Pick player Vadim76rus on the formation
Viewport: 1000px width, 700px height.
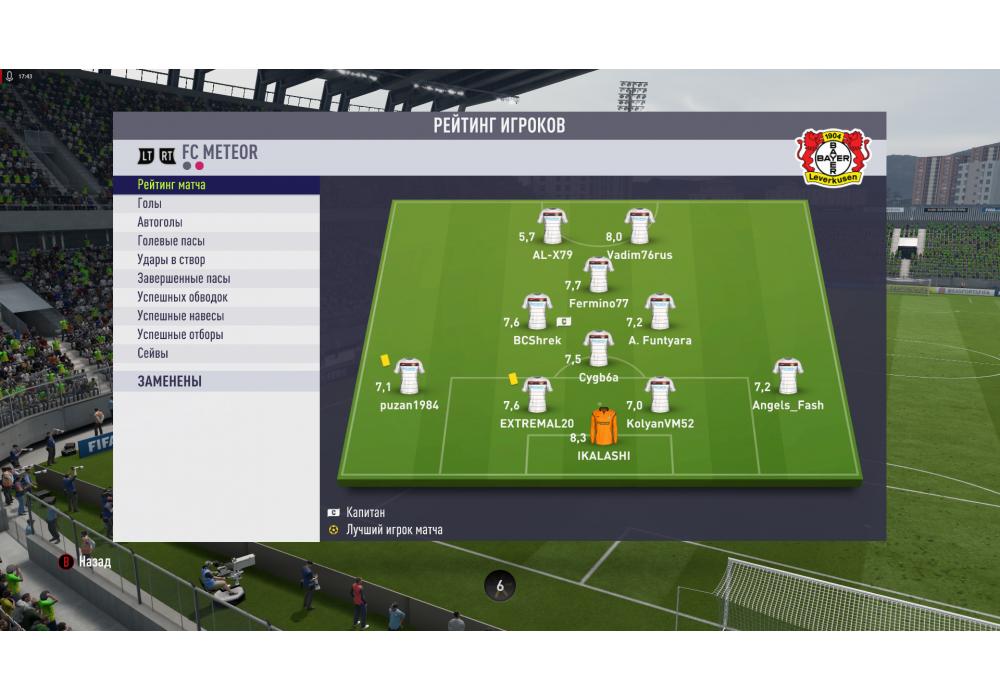(x=639, y=228)
